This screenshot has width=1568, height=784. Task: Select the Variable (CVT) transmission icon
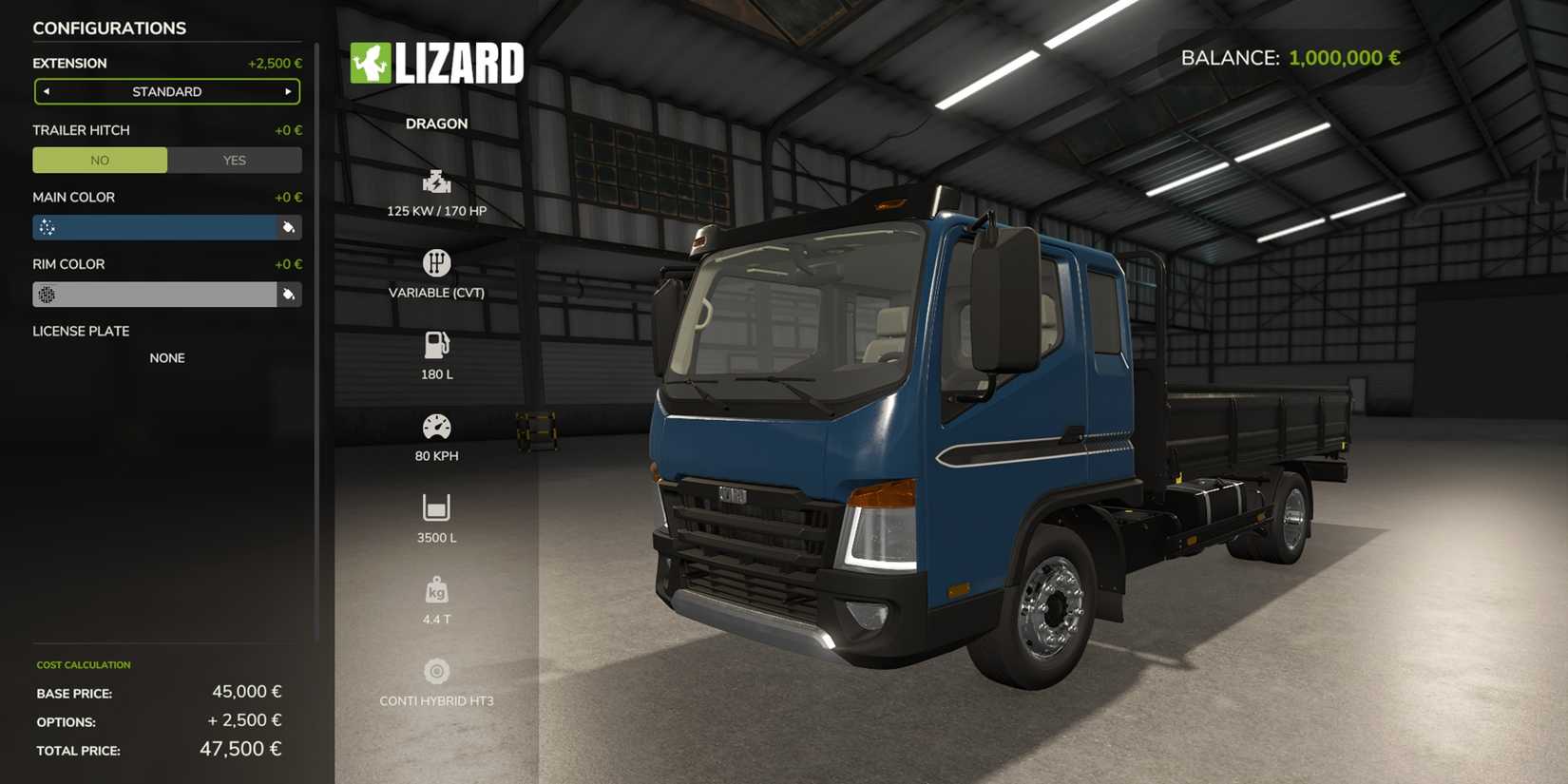coord(436,262)
